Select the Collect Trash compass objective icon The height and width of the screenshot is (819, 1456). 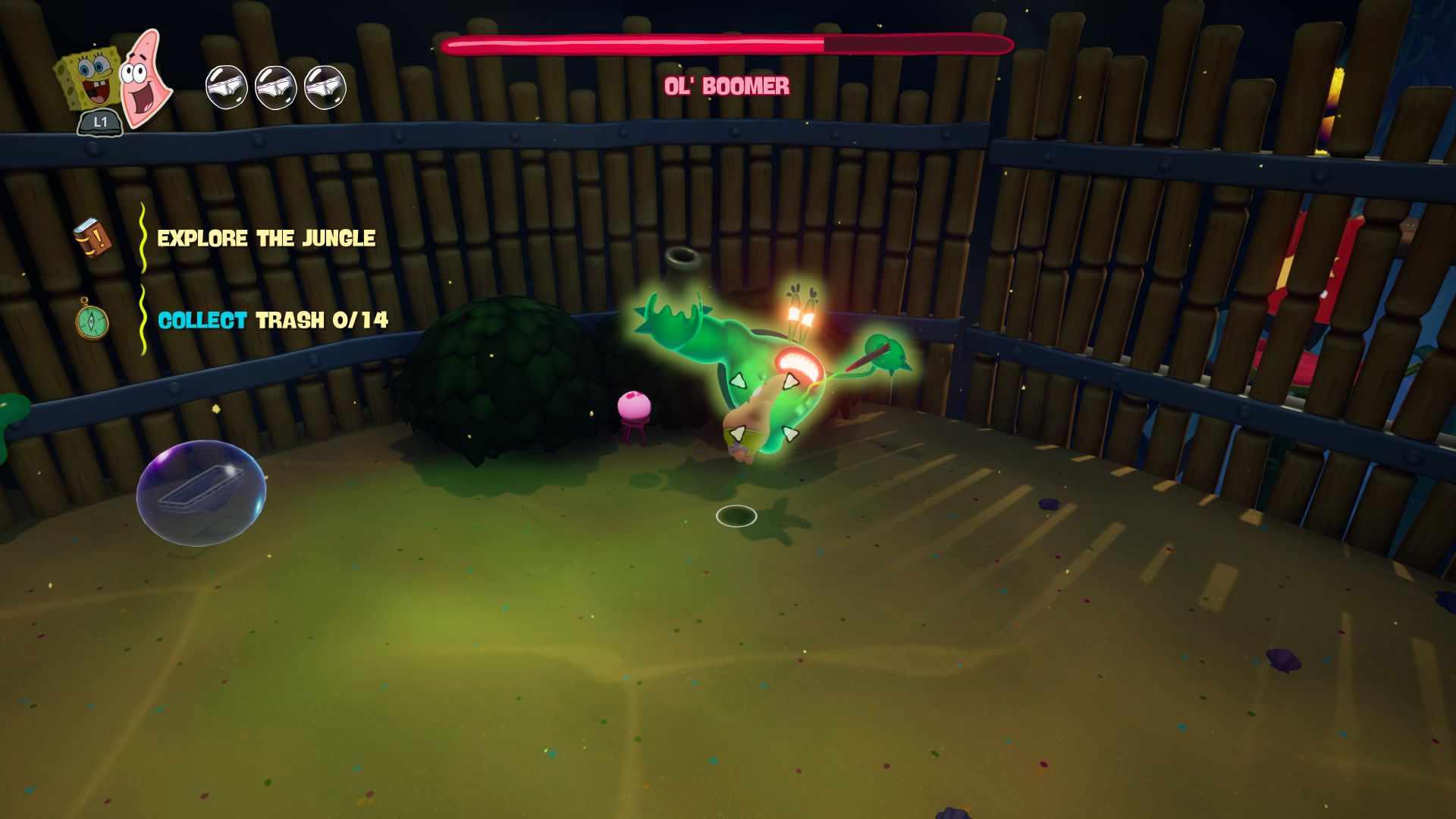pyautogui.click(x=93, y=320)
